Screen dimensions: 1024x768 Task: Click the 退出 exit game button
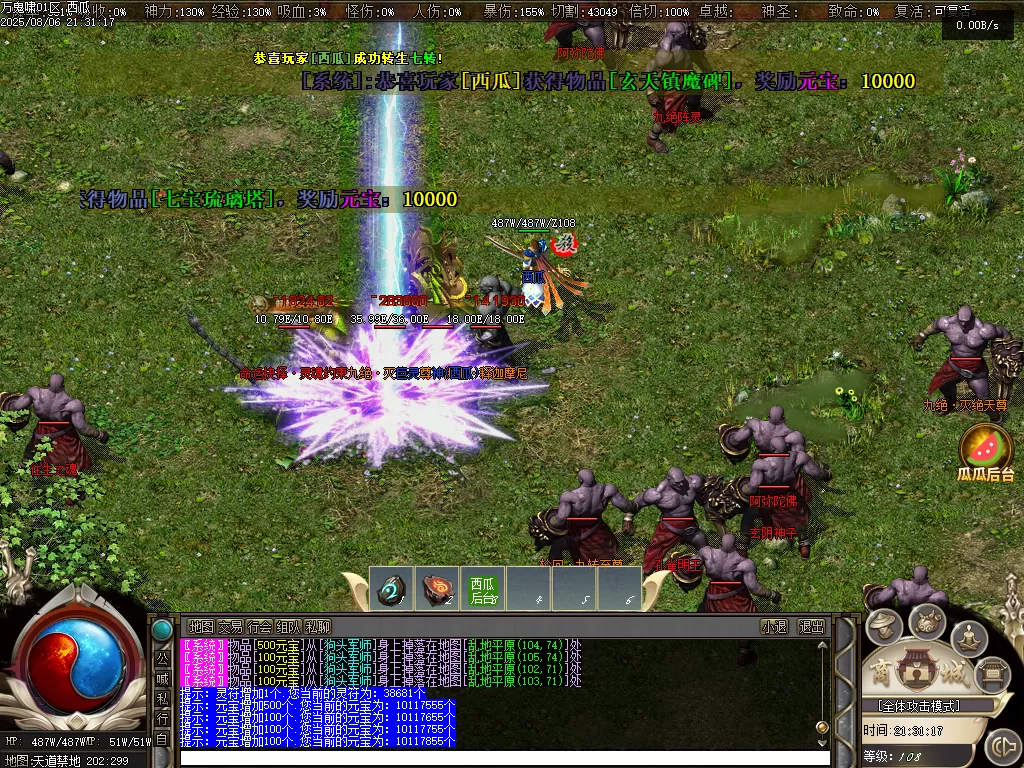[811, 626]
